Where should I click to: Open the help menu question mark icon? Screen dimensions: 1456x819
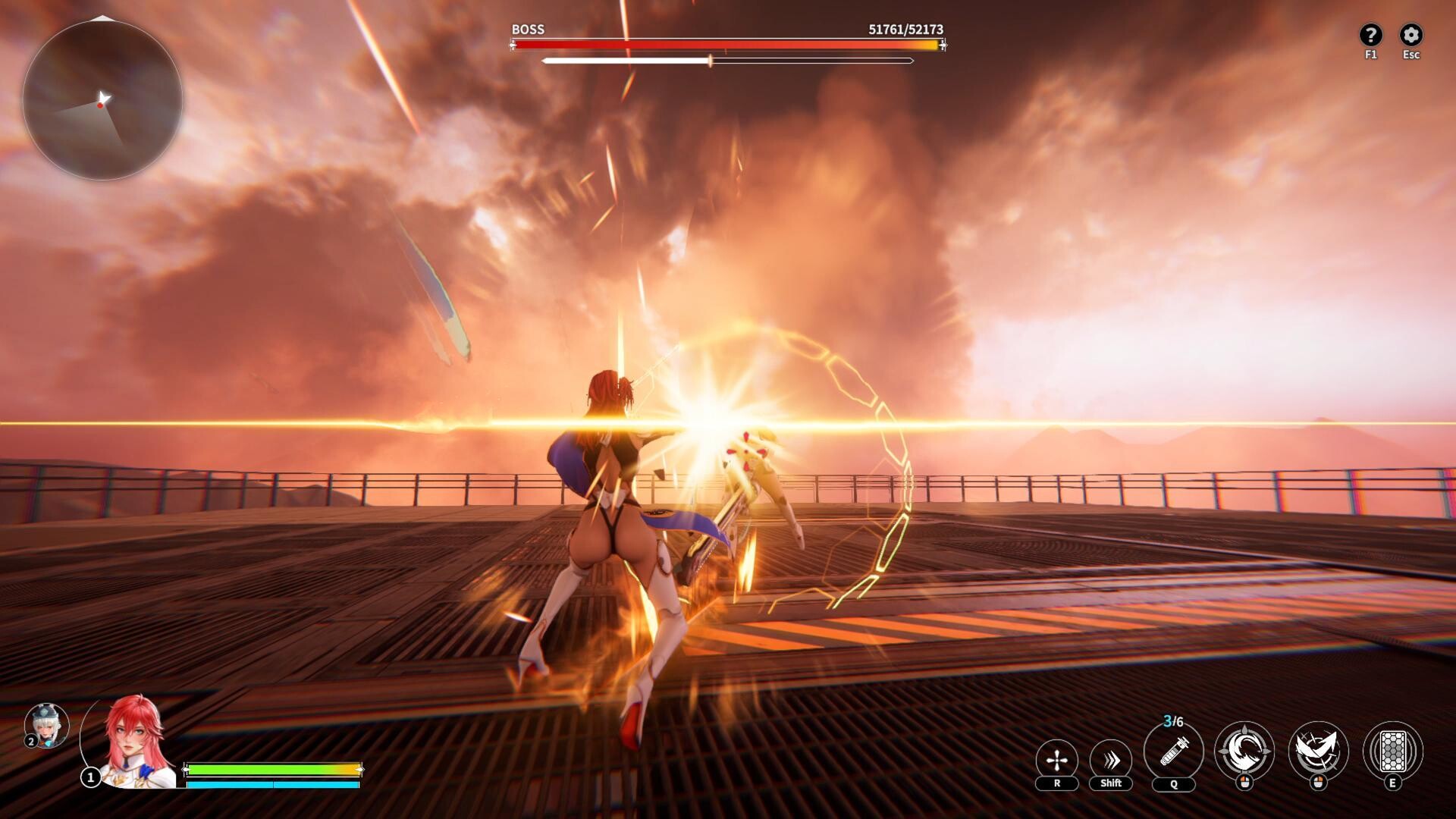coord(1370,35)
